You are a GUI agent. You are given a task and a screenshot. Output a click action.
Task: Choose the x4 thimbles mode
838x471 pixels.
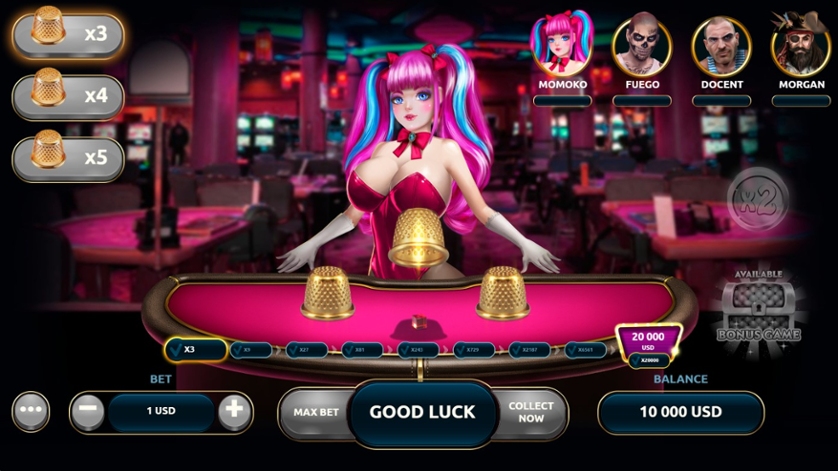[68, 96]
